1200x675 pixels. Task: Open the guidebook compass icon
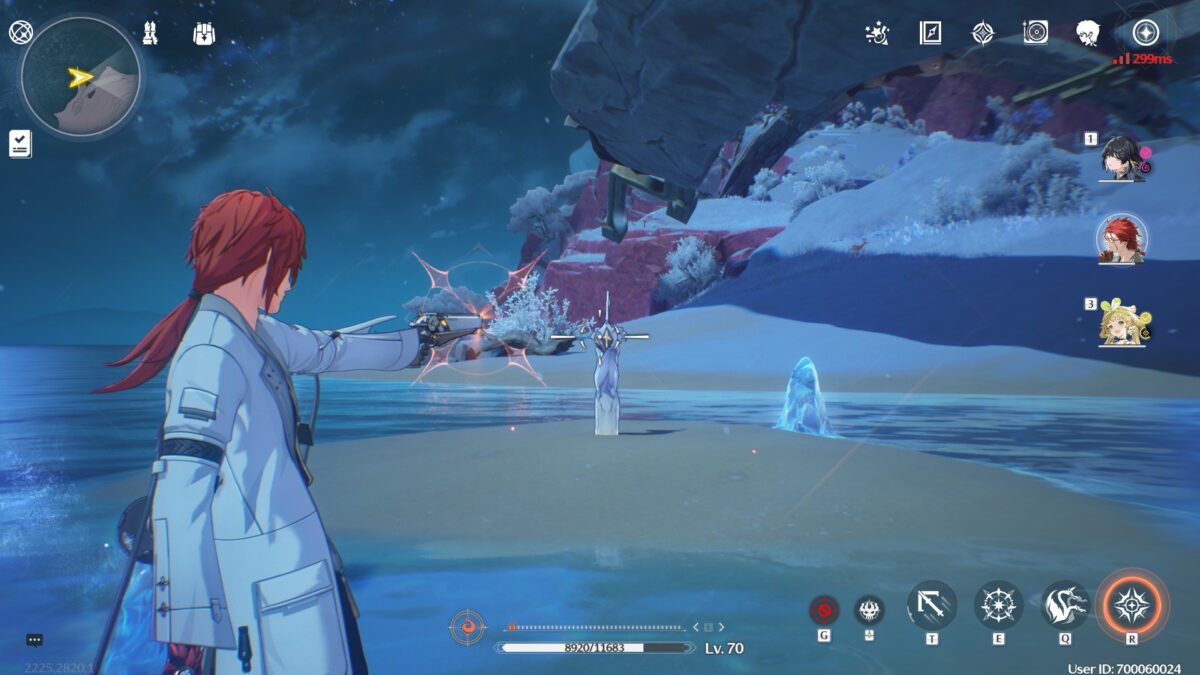[930, 33]
